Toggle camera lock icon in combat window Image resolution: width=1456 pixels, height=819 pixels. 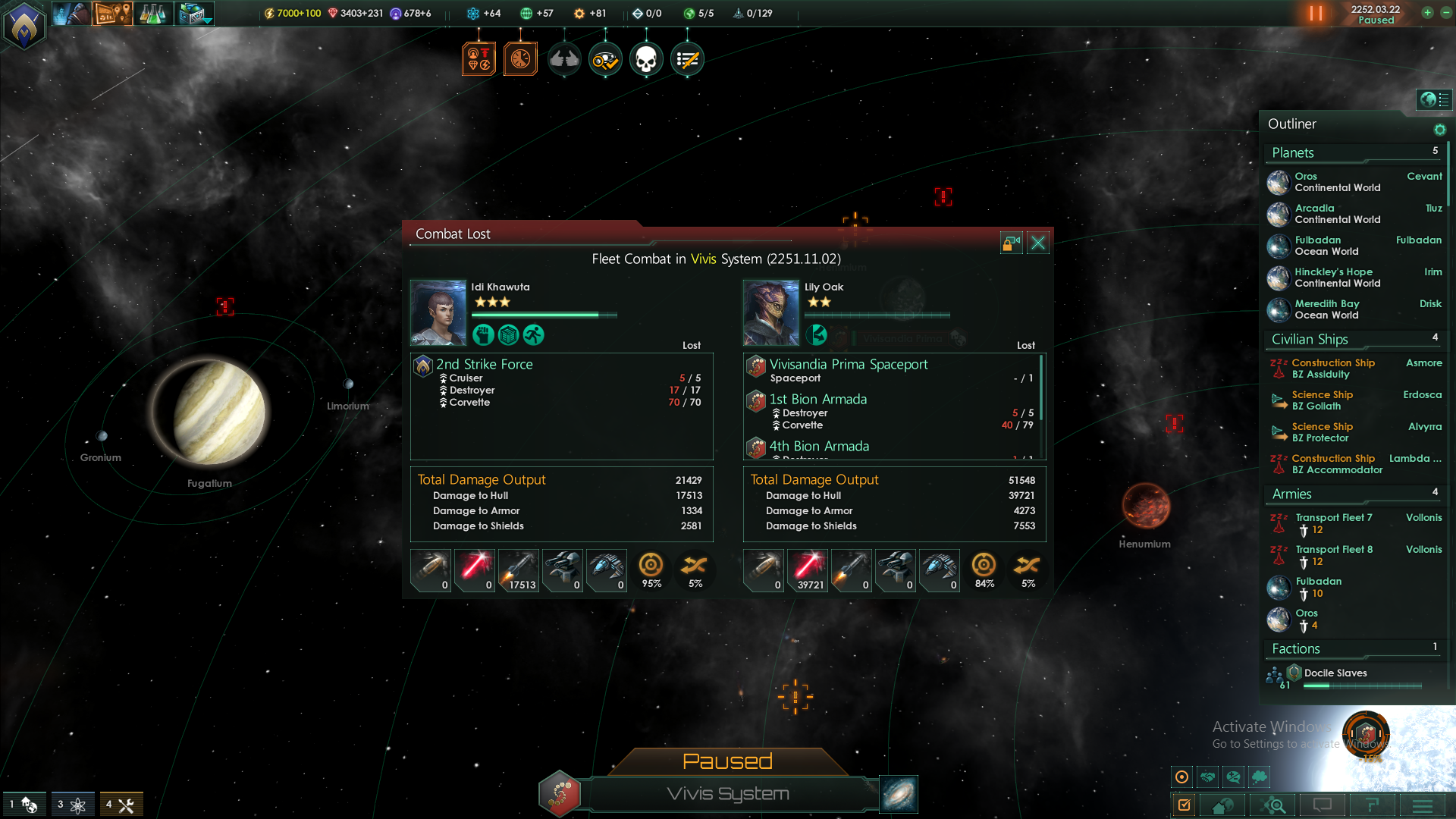click(x=1011, y=243)
